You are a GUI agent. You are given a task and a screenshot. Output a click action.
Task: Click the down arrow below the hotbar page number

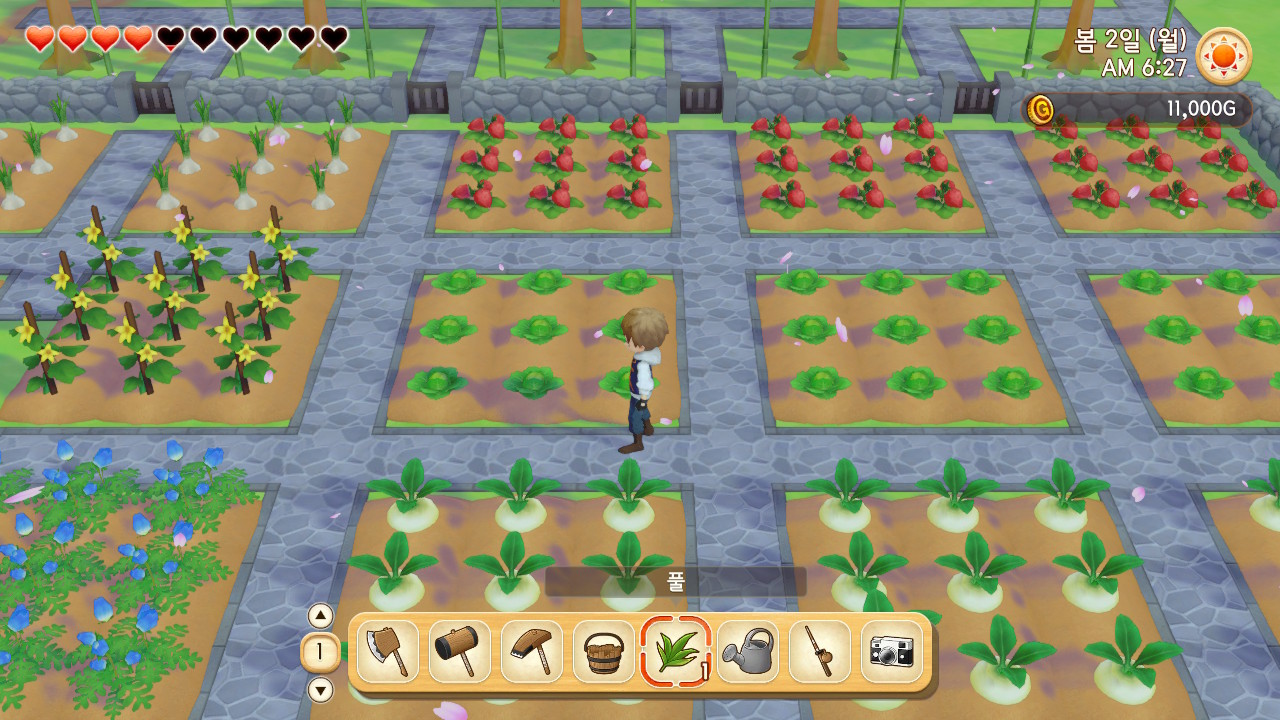[320, 690]
